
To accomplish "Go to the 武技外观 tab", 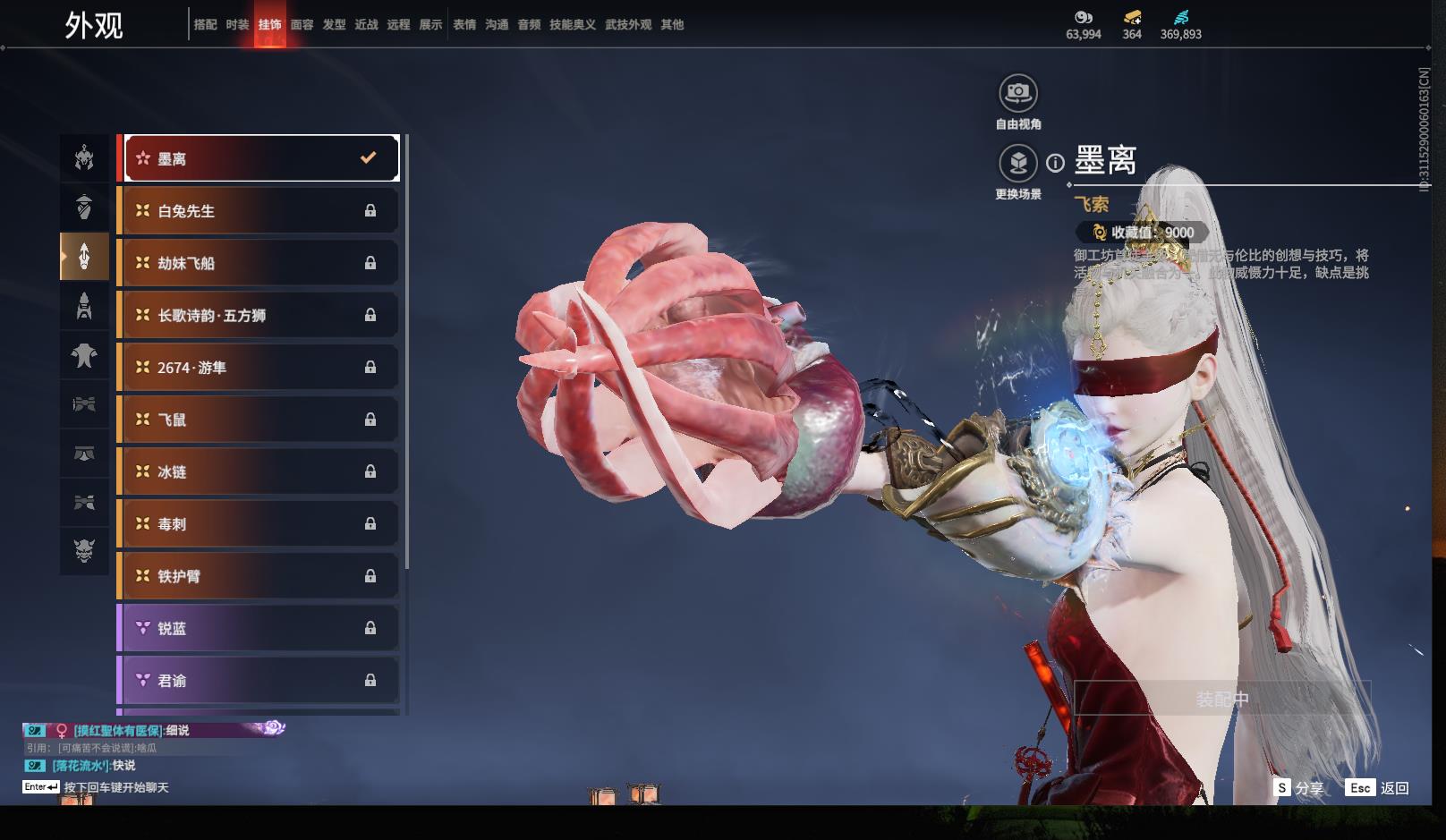I will point(628,25).
